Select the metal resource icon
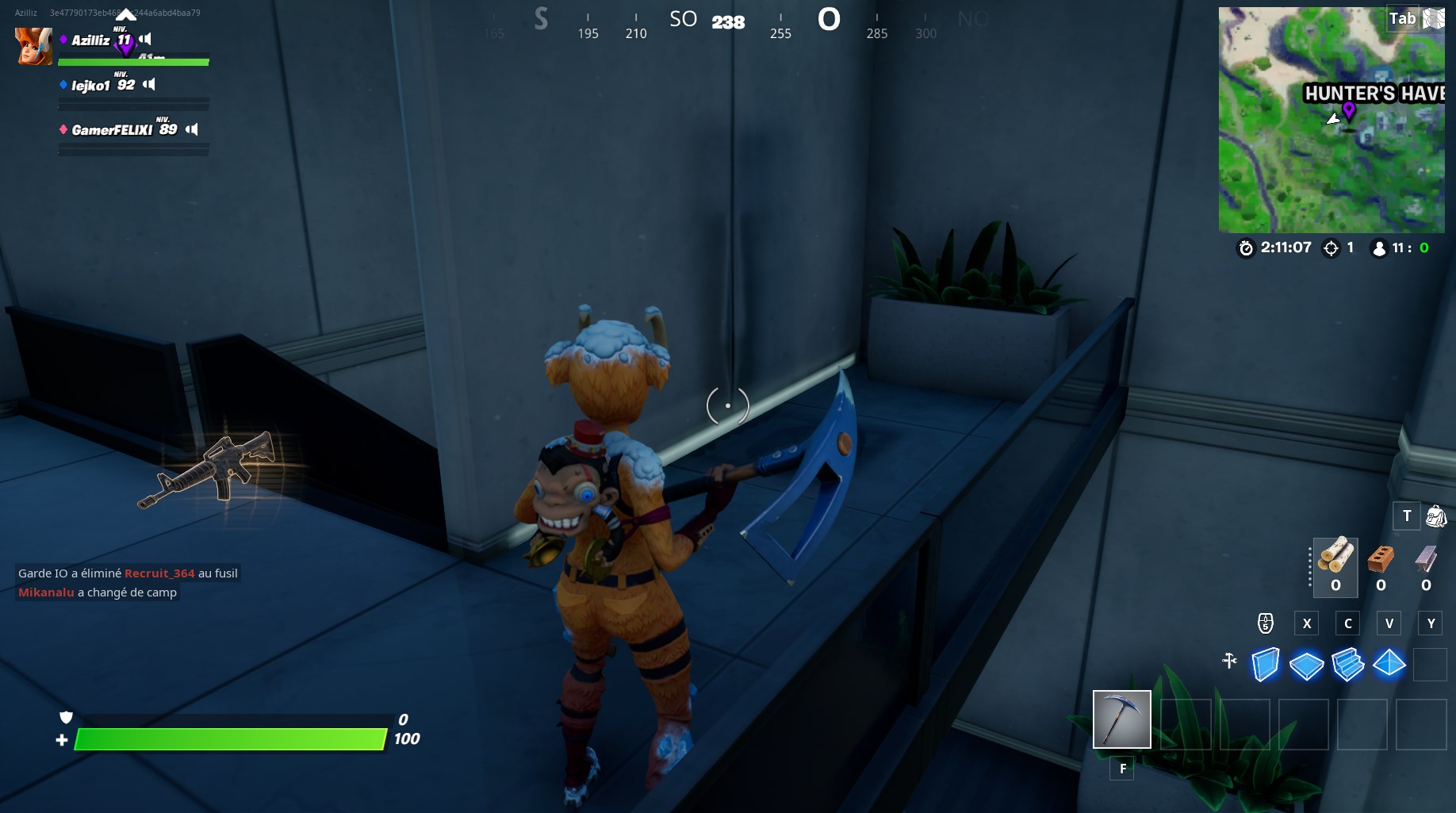Viewport: 1456px width, 813px height. [x=1426, y=563]
